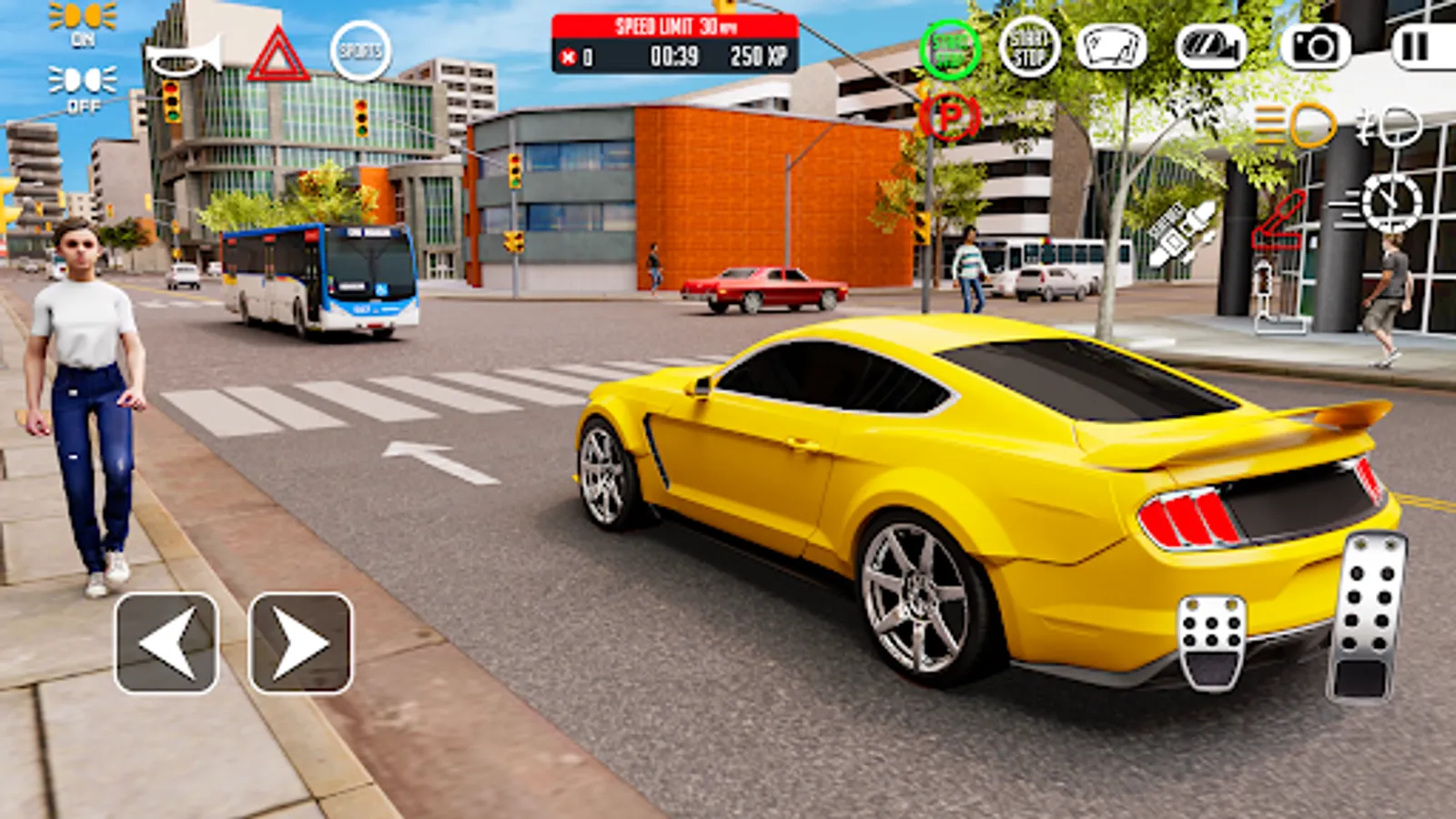Tap the crossed parking P indicator
The height and width of the screenshot is (819, 1456).
click(949, 118)
